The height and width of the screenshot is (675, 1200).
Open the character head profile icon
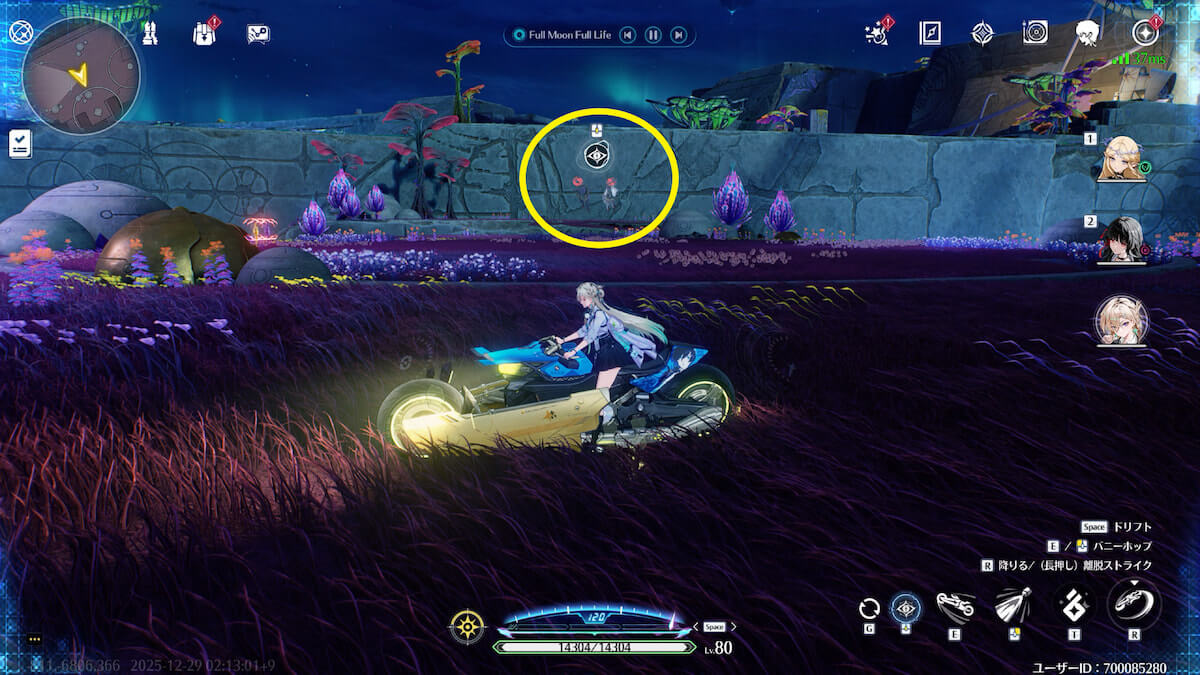pyautogui.click(x=1088, y=33)
